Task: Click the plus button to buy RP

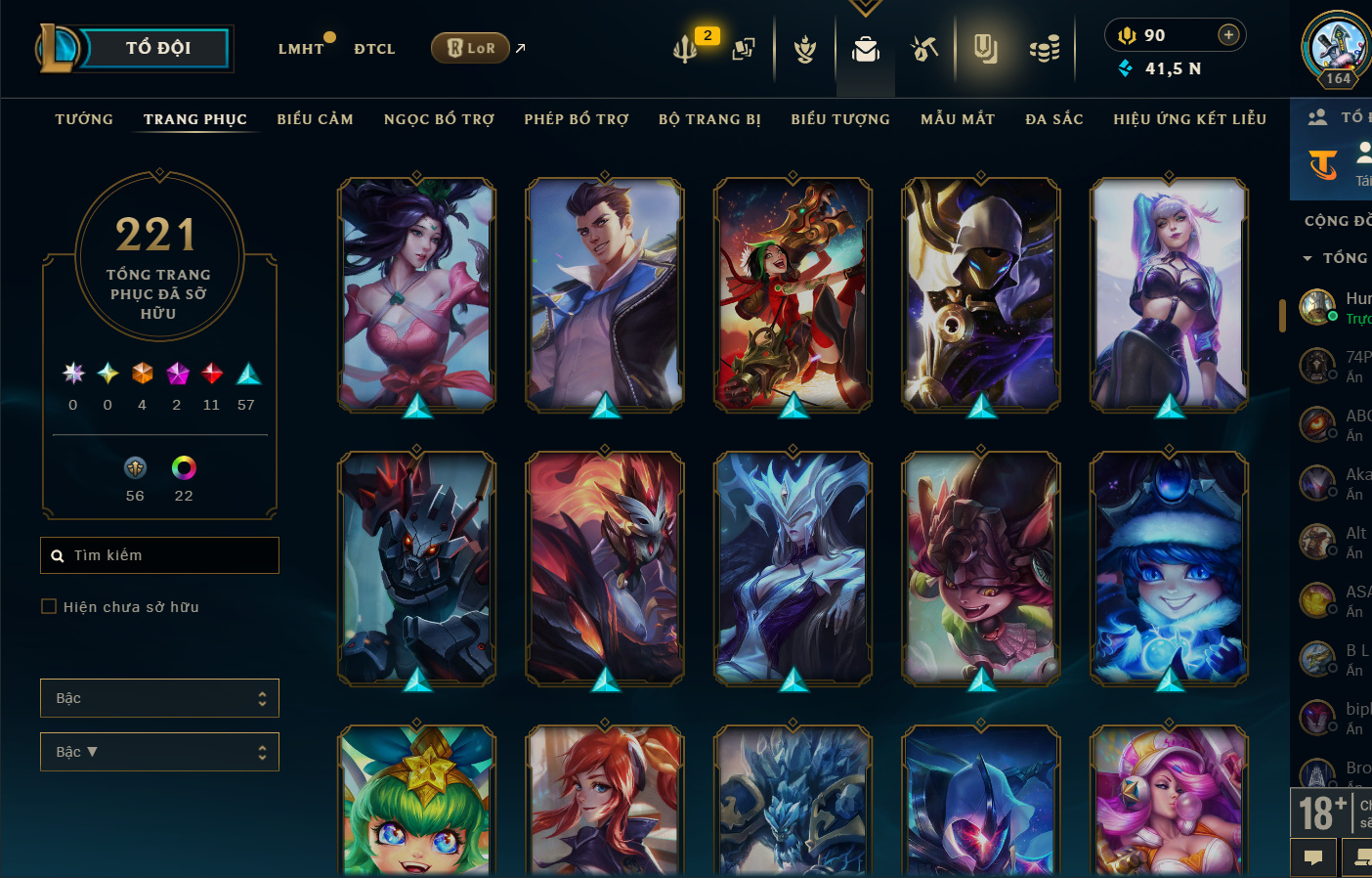Action: pos(1228,35)
